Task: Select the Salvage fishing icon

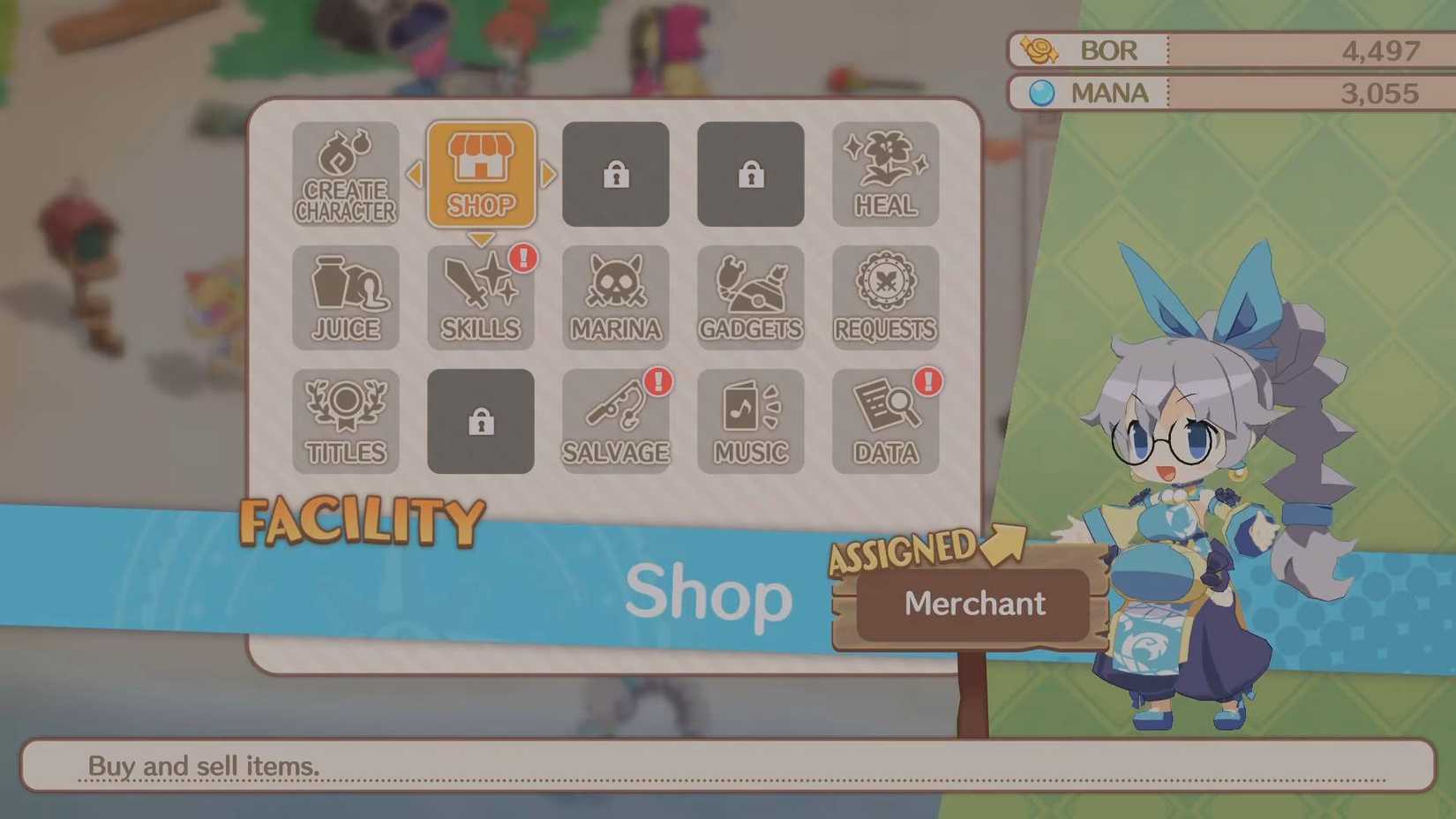Action: tap(615, 422)
